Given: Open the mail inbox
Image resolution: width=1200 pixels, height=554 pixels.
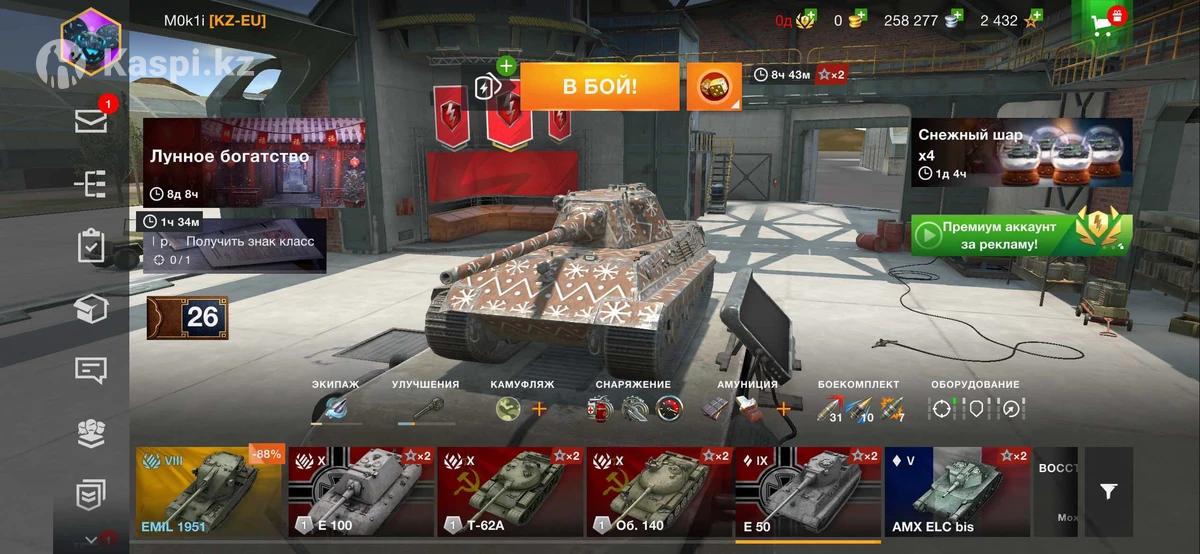Looking at the screenshot, I should pos(91,121).
